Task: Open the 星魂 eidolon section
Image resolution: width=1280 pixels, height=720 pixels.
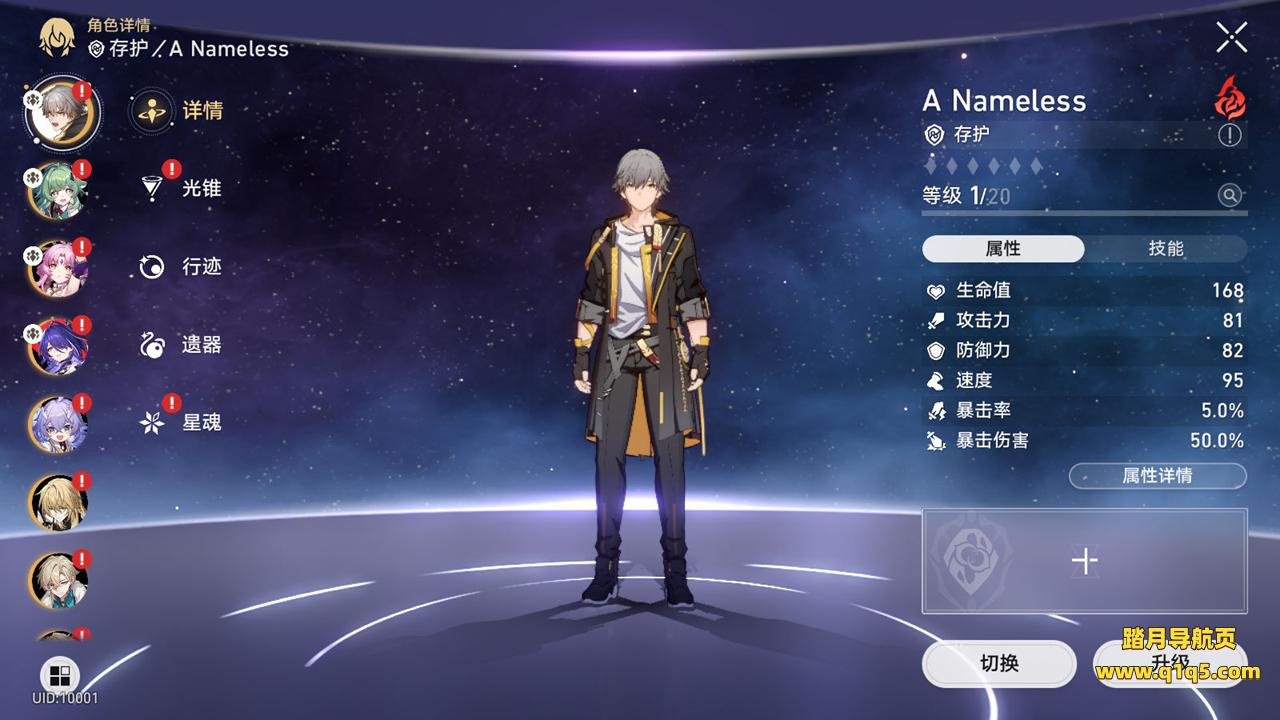Action: point(181,422)
